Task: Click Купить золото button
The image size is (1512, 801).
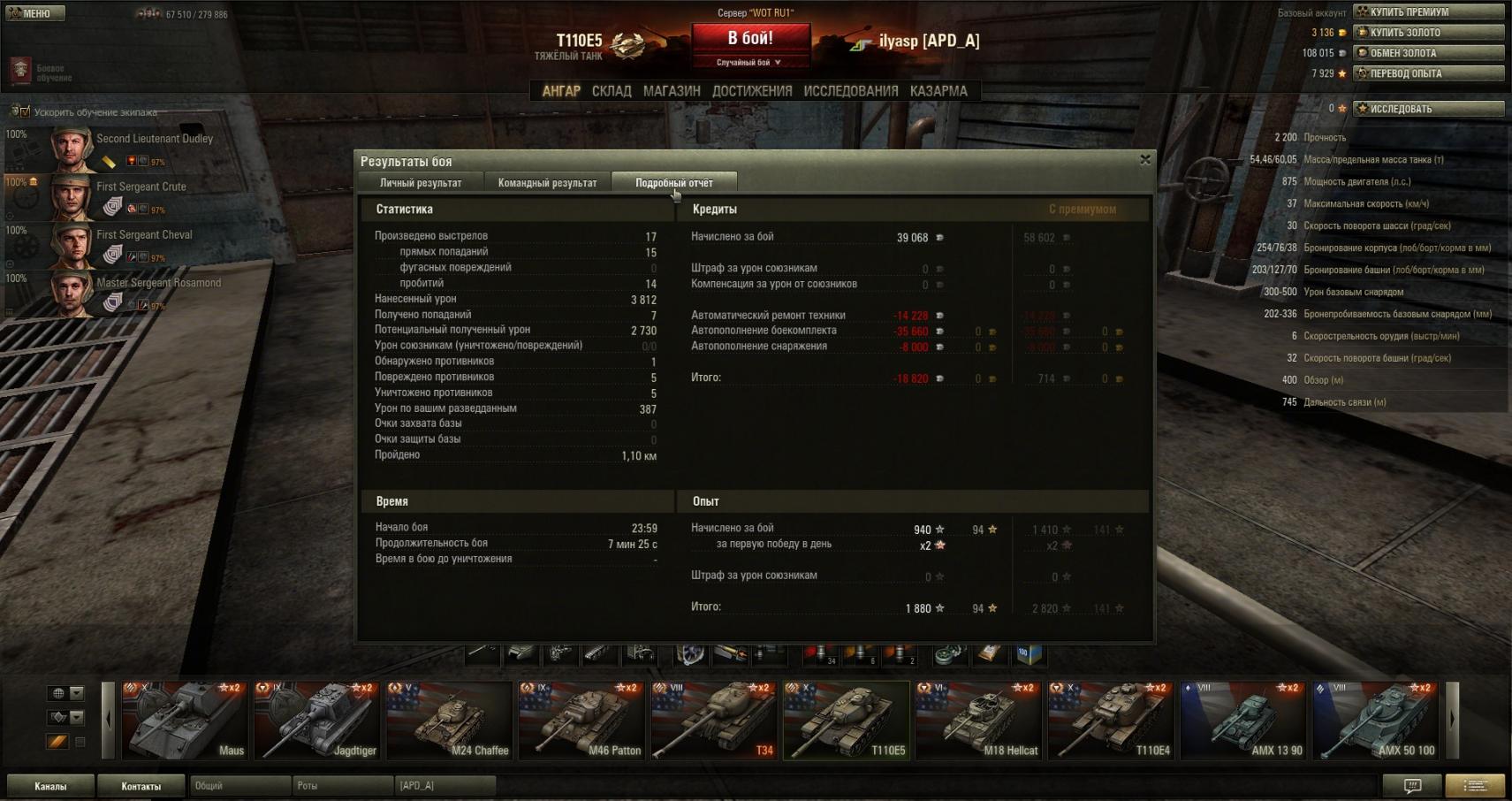Action: pyautogui.click(x=1428, y=33)
